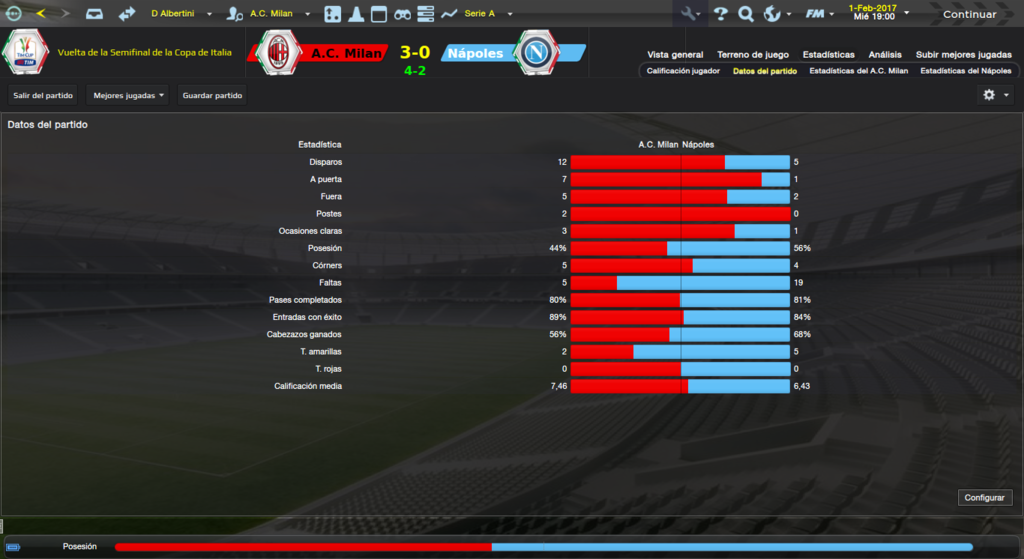1024x559 pixels.
Task: Open Estadísticas del Nápoles
Action: click(x=965, y=72)
